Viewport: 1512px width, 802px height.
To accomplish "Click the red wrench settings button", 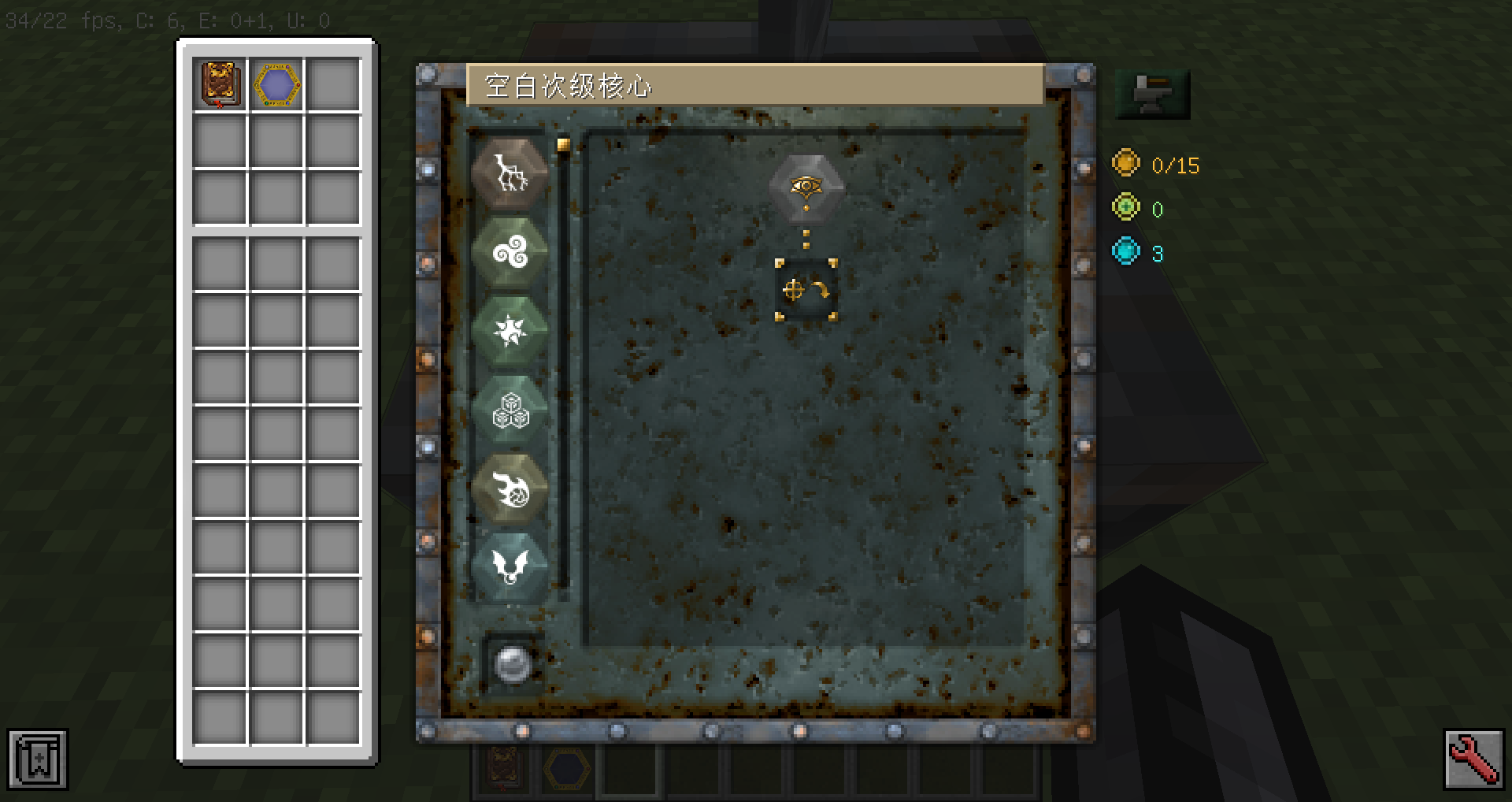I will click(1473, 759).
